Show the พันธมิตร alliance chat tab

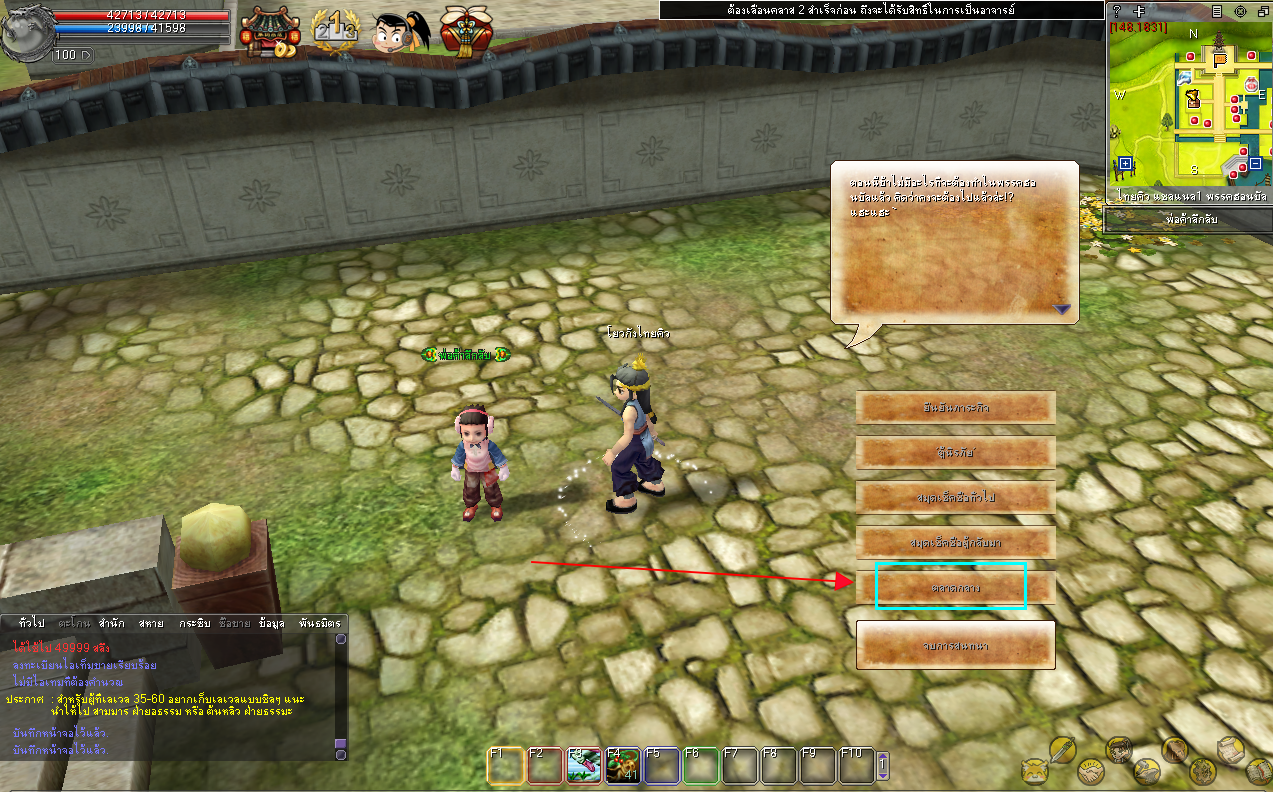(320, 623)
